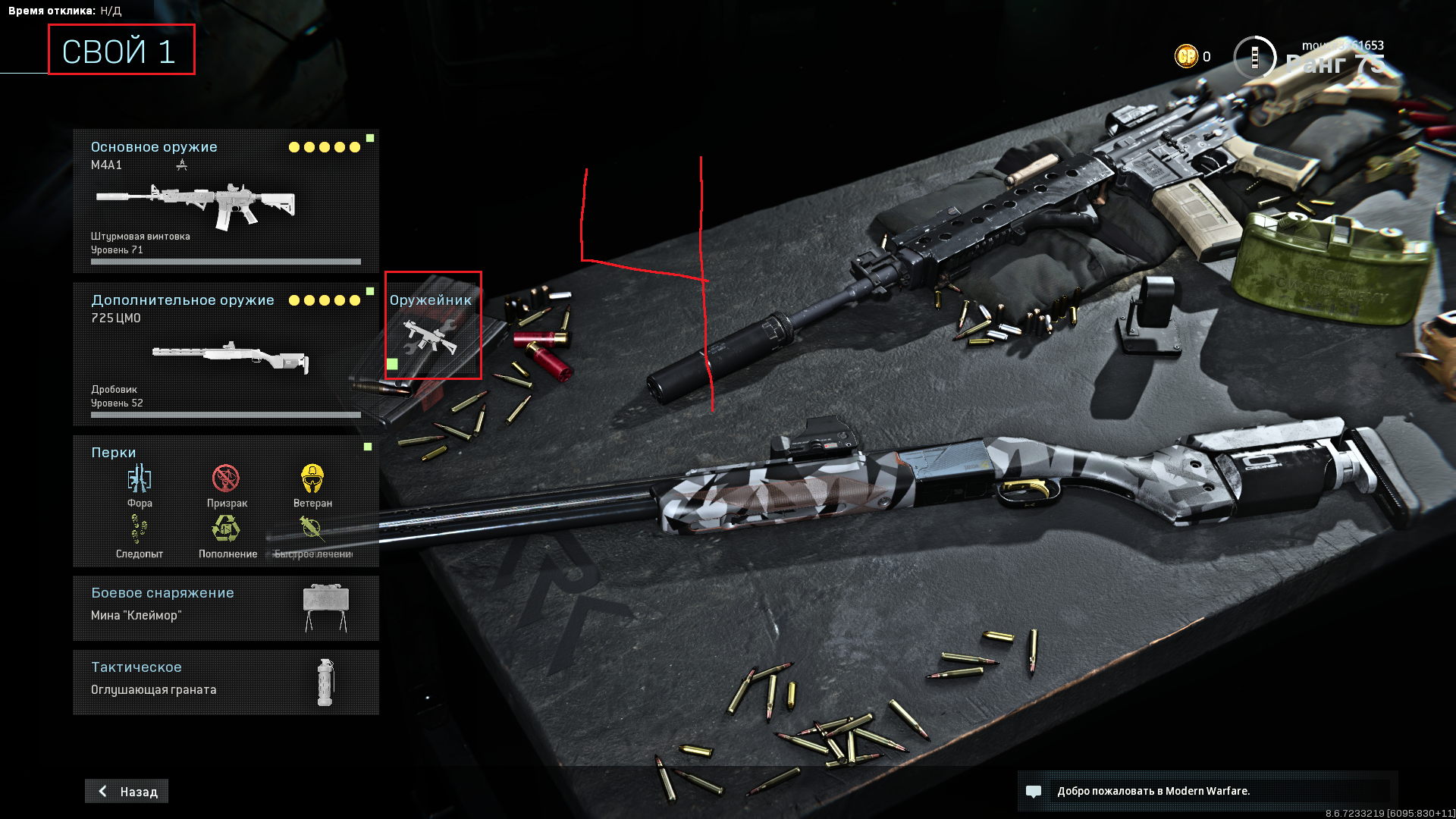Open the 725 secondary weapon slot
1456x819 pixels.
pos(225,354)
